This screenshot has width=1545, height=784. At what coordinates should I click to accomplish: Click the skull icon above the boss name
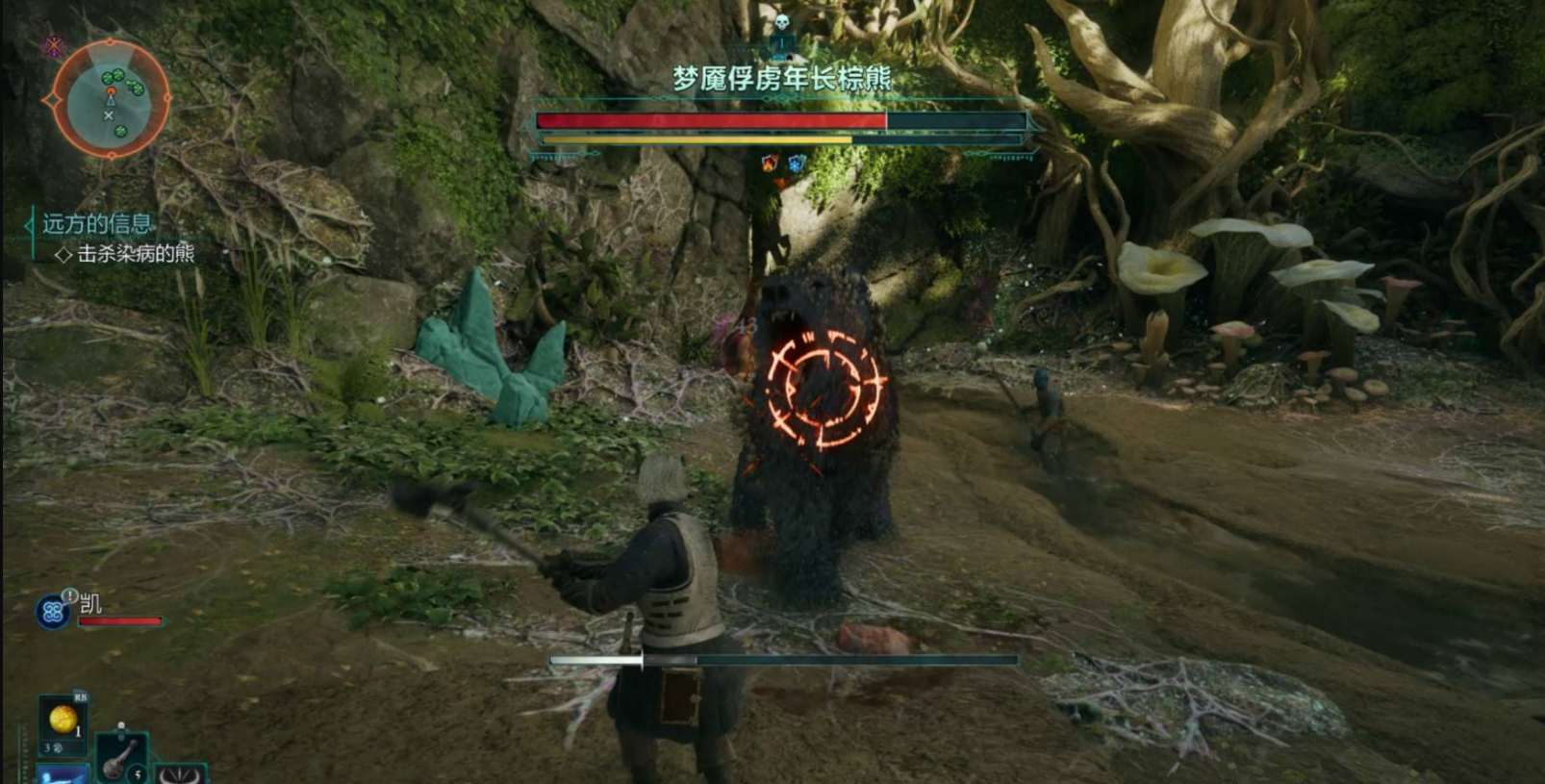pyautogui.click(x=781, y=23)
